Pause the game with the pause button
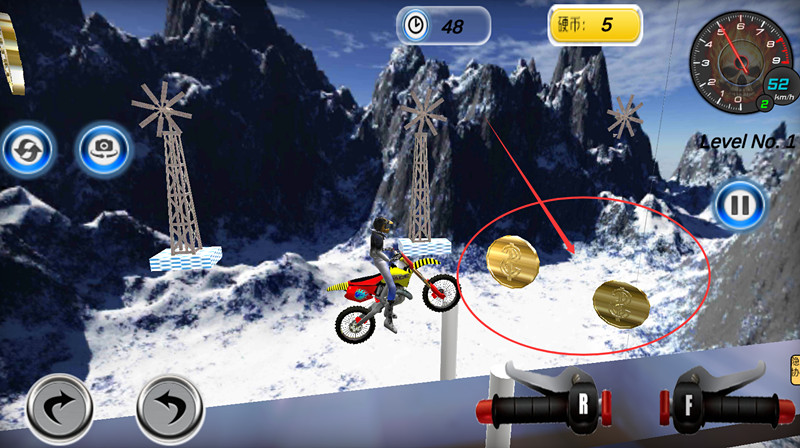Image resolution: width=800 pixels, height=448 pixels. tap(739, 206)
